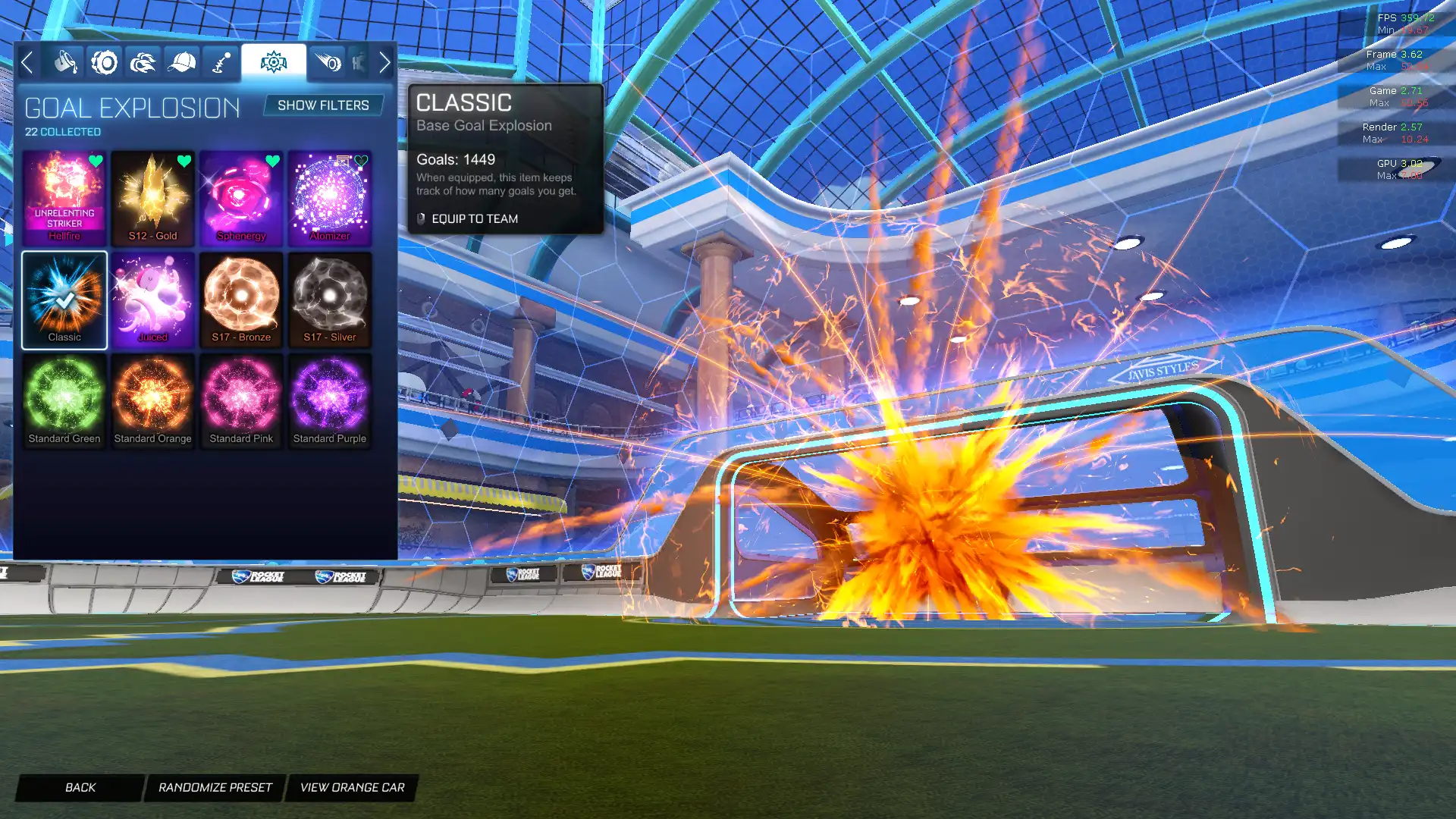Switch to the paint bucket tab
Image resolution: width=1456 pixels, height=819 pixels.
[x=66, y=62]
